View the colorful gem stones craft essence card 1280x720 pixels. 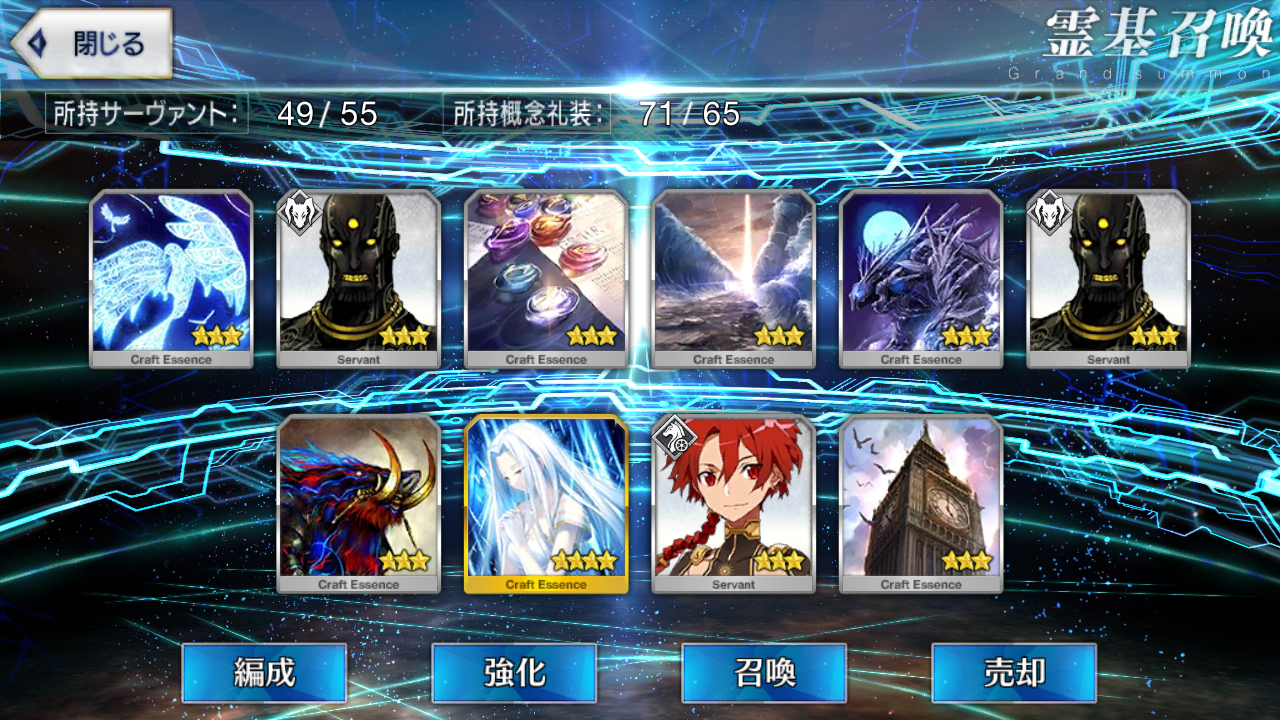pyautogui.click(x=546, y=278)
